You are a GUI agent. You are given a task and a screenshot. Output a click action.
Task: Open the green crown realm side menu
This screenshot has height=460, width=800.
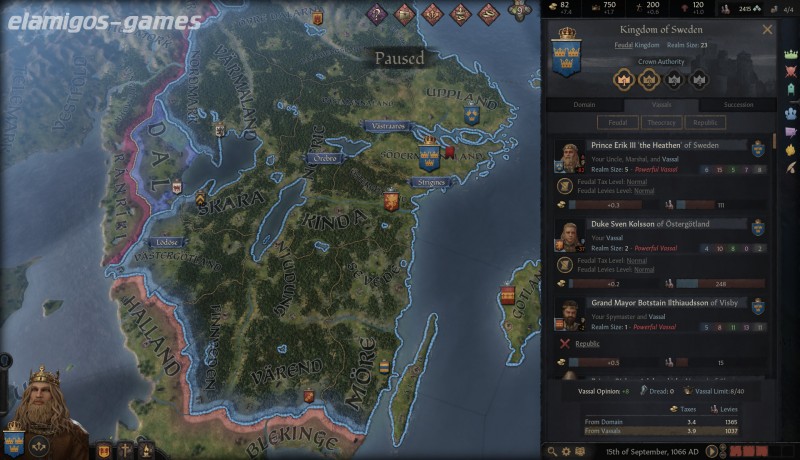pos(790,55)
